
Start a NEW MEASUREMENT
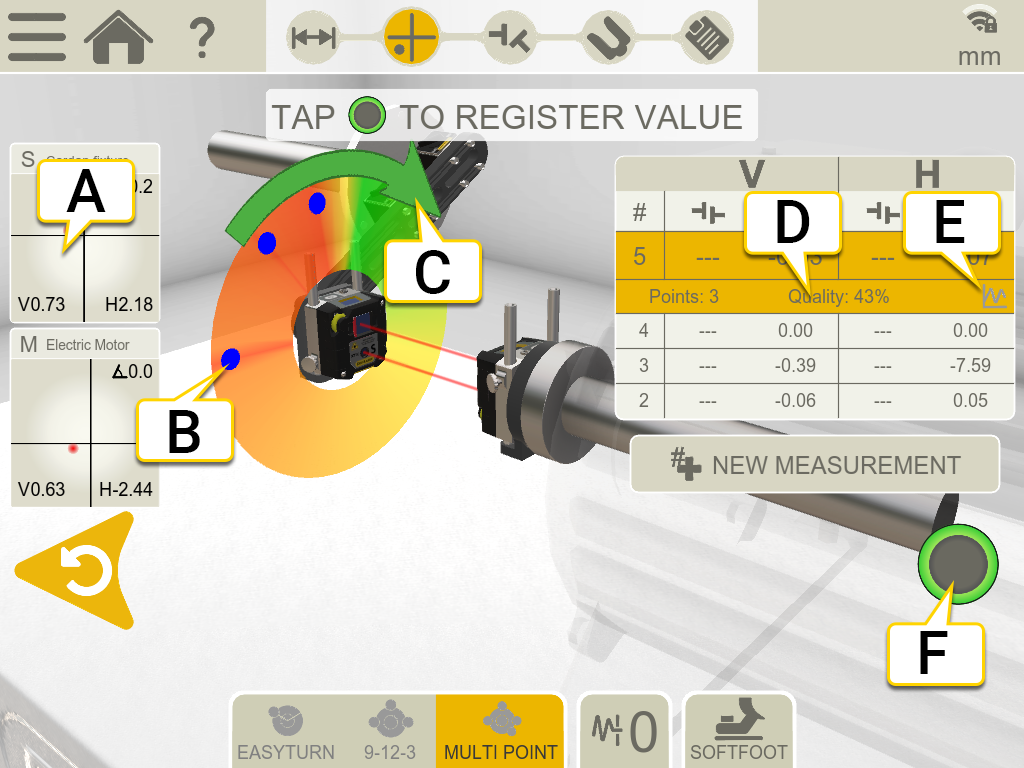(814, 464)
